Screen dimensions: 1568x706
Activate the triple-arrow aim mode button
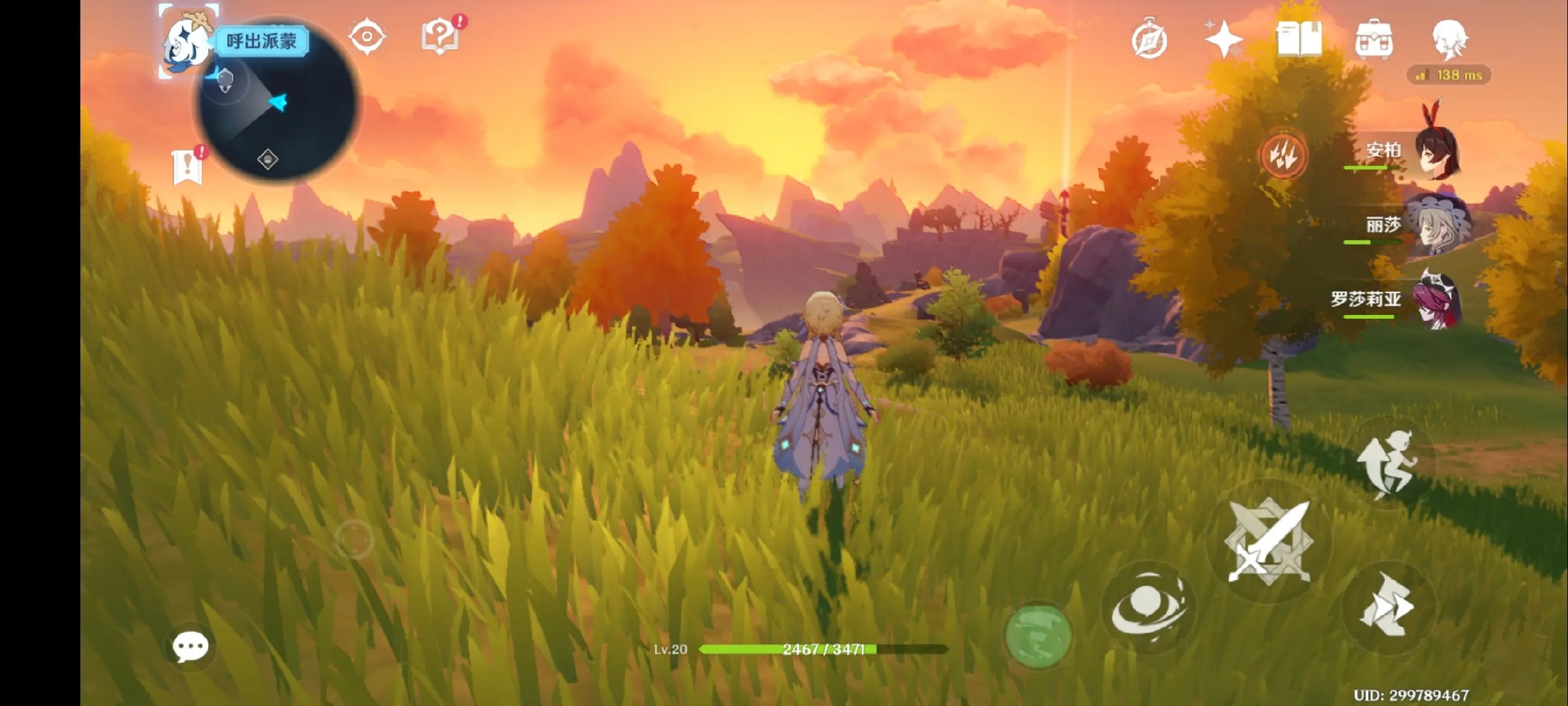click(1282, 156)
